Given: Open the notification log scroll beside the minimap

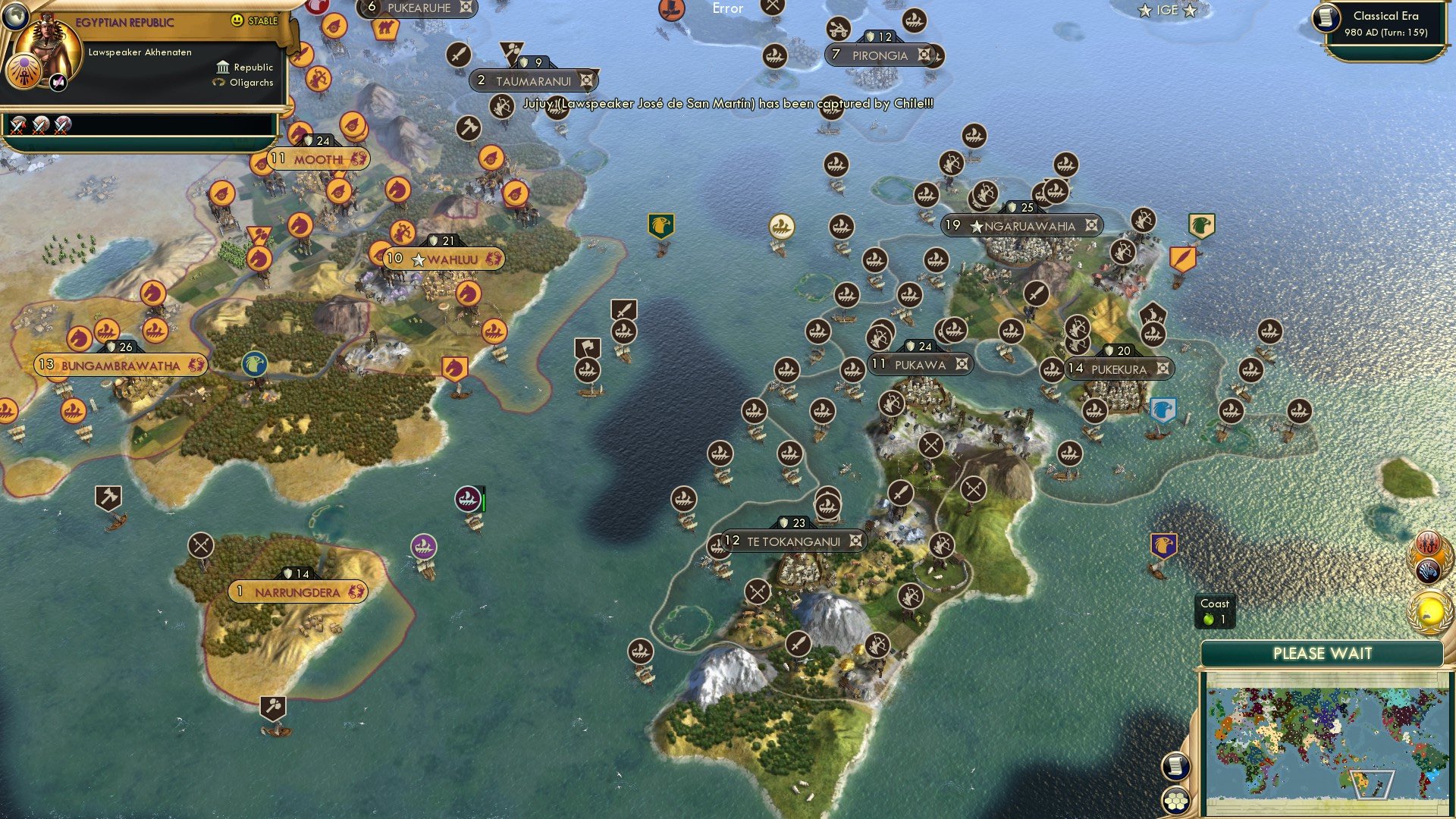Looking at the screenshot, I should pos(1176,765).
